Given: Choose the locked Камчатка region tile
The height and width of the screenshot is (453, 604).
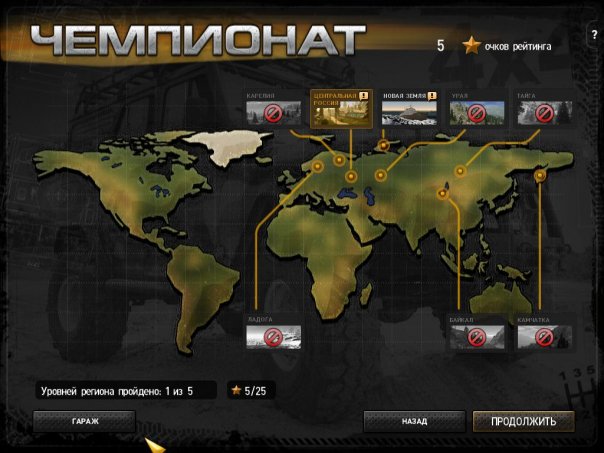Looking at the screenshot, I should tap(544, 335).
